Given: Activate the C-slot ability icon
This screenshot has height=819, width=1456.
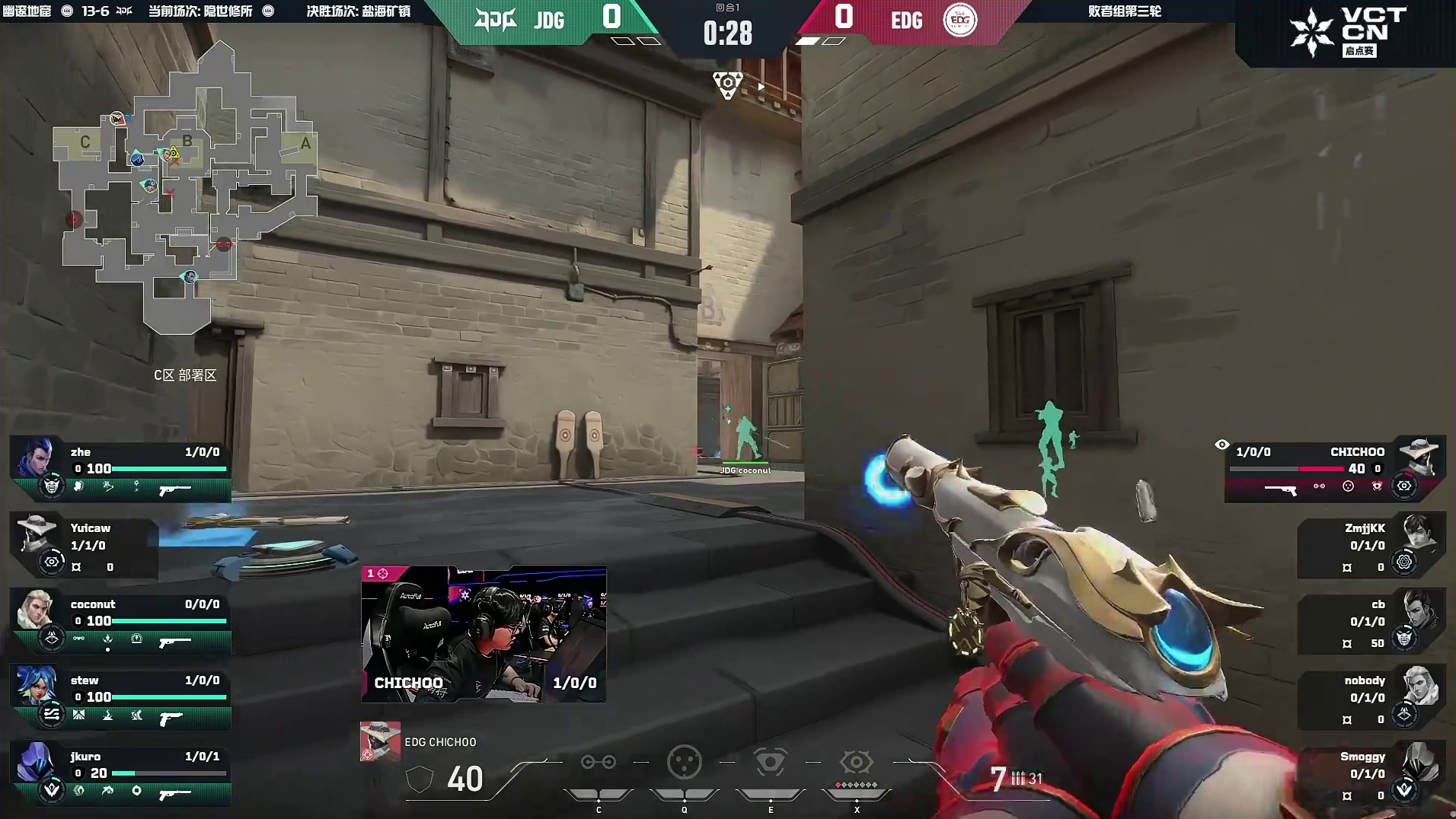Looking at the screenshot, I should pyautogui.click(x=598, y=763).
